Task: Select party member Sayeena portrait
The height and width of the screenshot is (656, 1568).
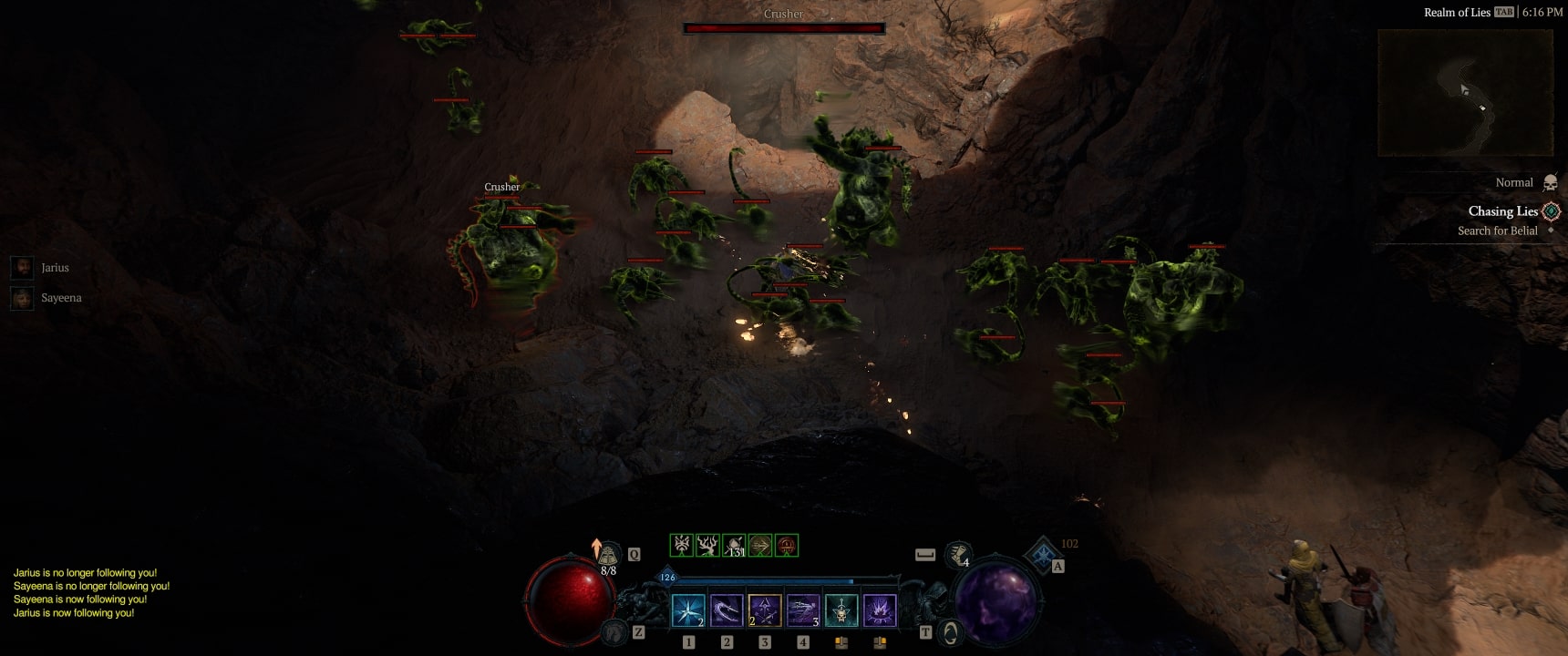Action: (x=23, y=298)
